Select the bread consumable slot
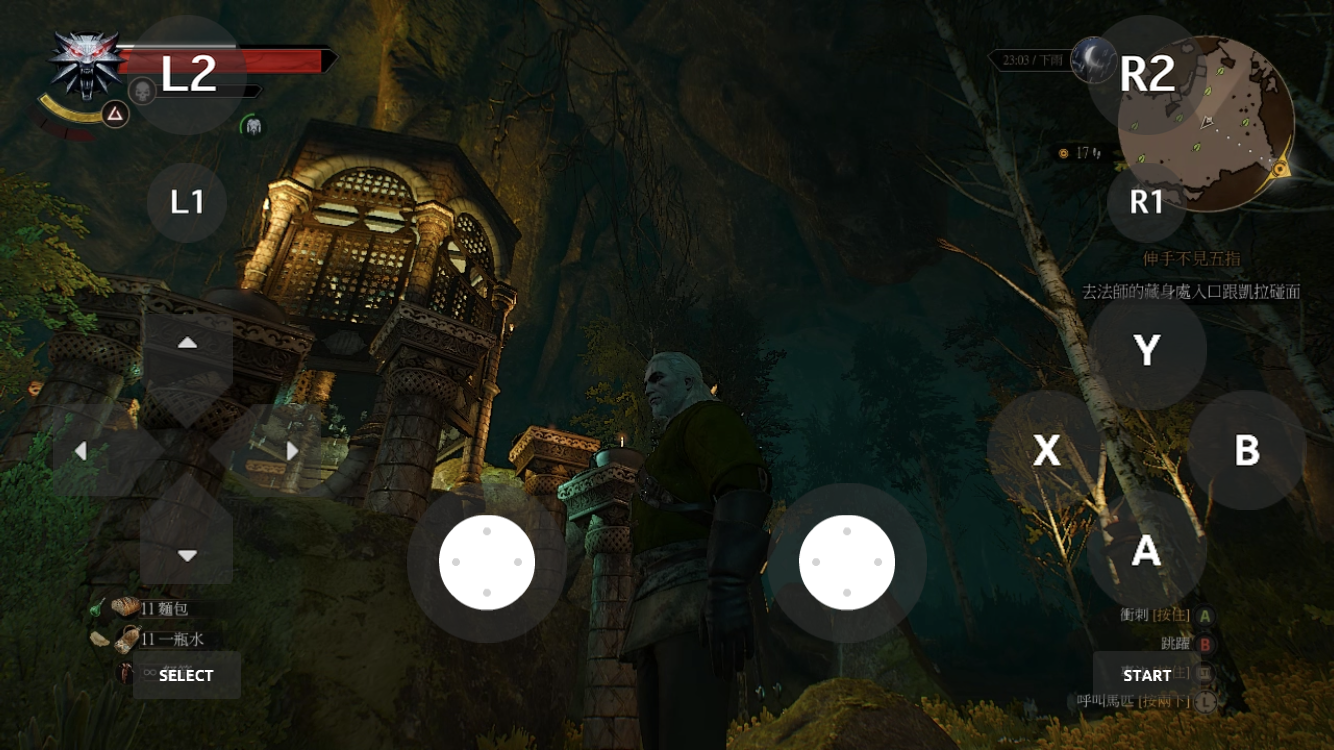The image size is (1334, 750). coord(126,608)
